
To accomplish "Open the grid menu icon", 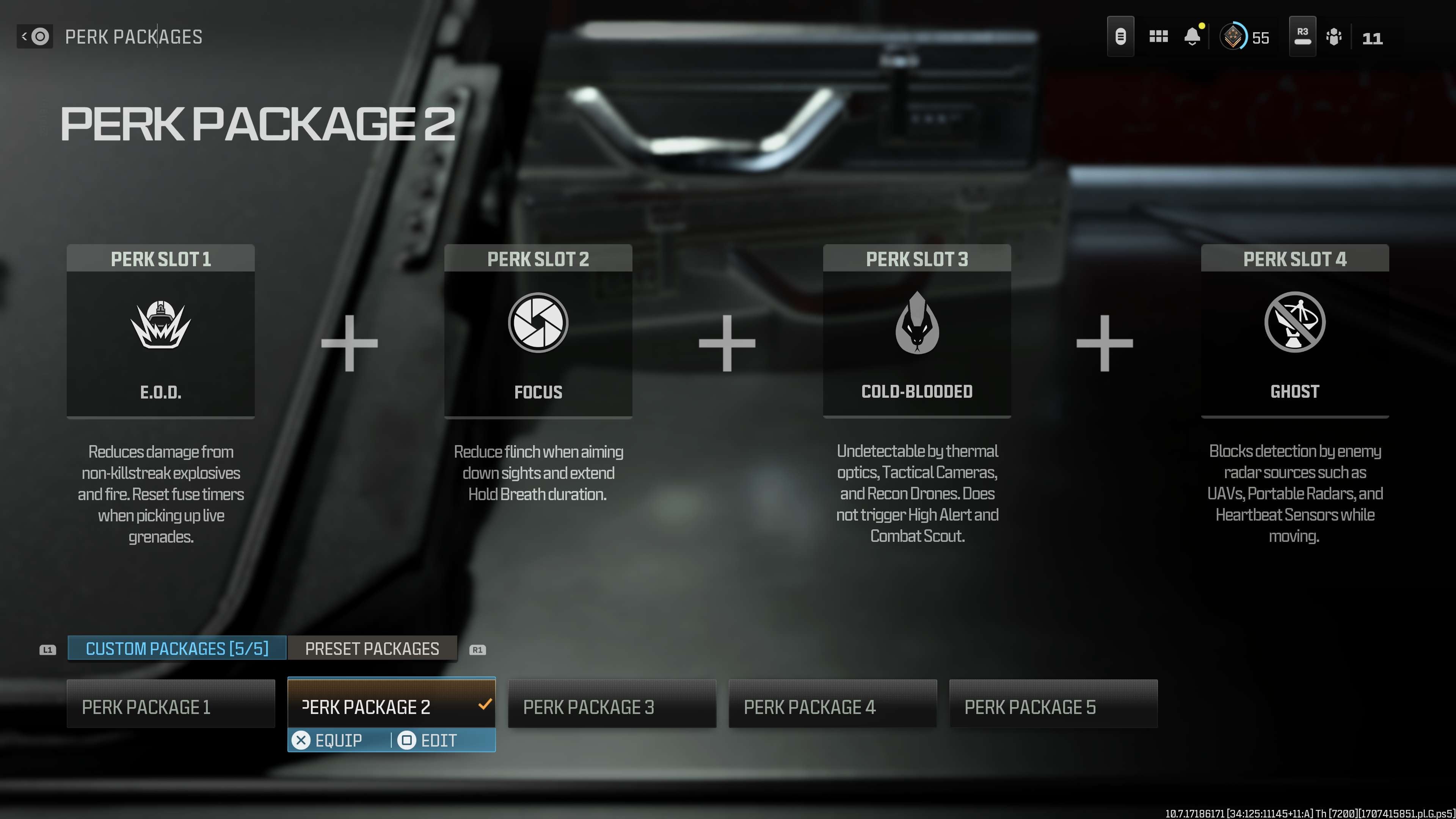I will click(x=1158, y=37).
